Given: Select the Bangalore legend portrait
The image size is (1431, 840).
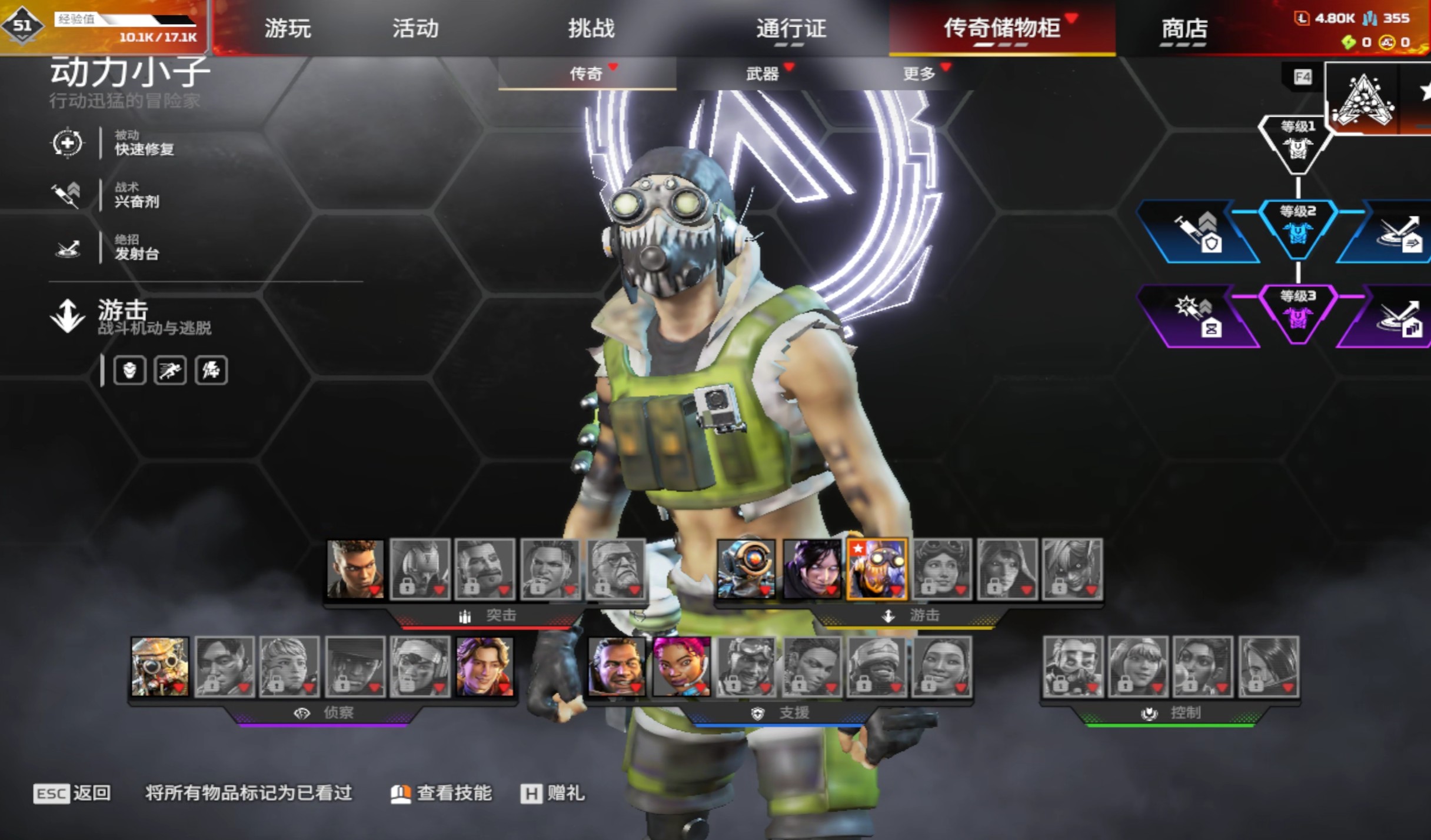Looking at the screenshot, I should click(x=355, y=569).
